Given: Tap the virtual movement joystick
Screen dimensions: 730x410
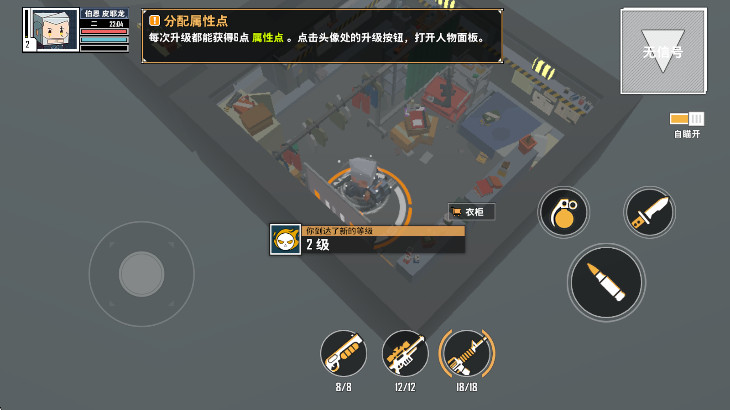Looking at the screenshot, I should tap(141, 273).
